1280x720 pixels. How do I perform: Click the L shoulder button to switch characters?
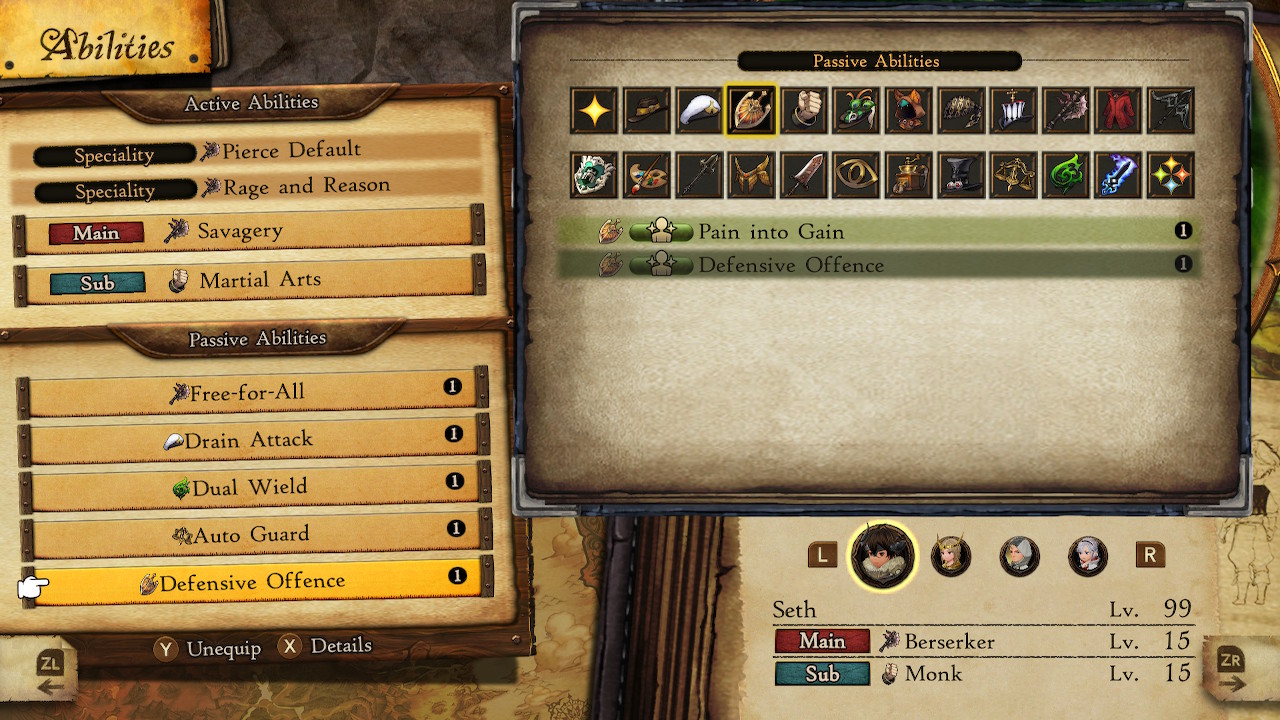point(822,556)
